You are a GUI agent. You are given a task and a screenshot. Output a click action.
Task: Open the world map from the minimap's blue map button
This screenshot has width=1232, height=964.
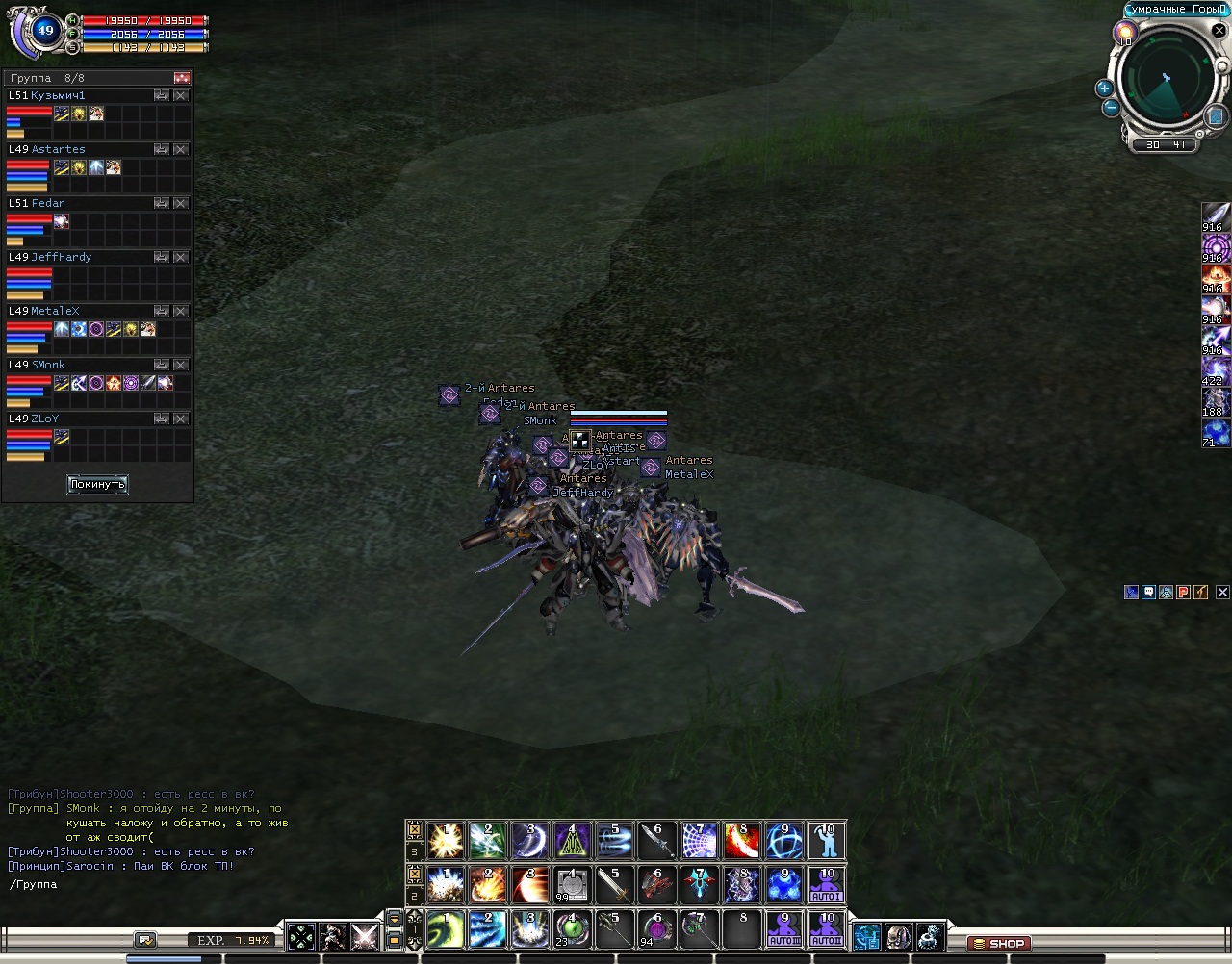tap(1216, 116)
